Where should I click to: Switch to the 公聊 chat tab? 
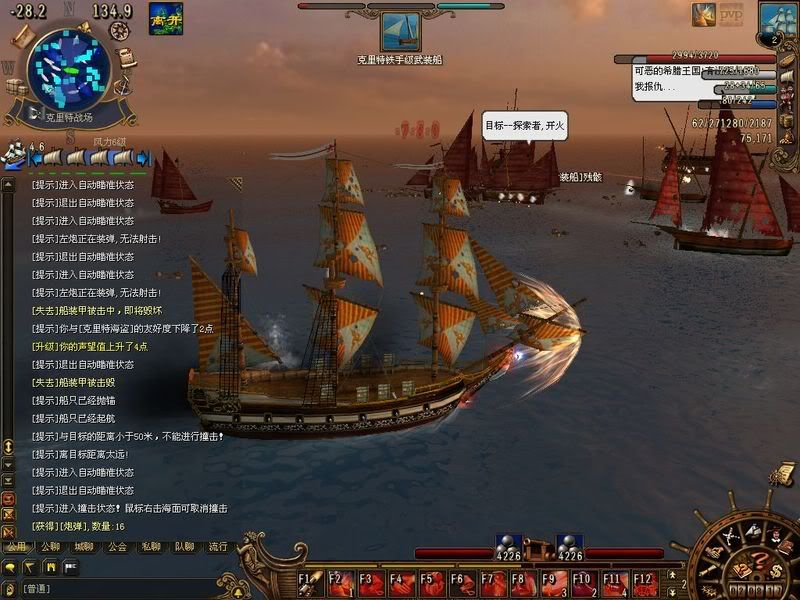coord(51,547)
